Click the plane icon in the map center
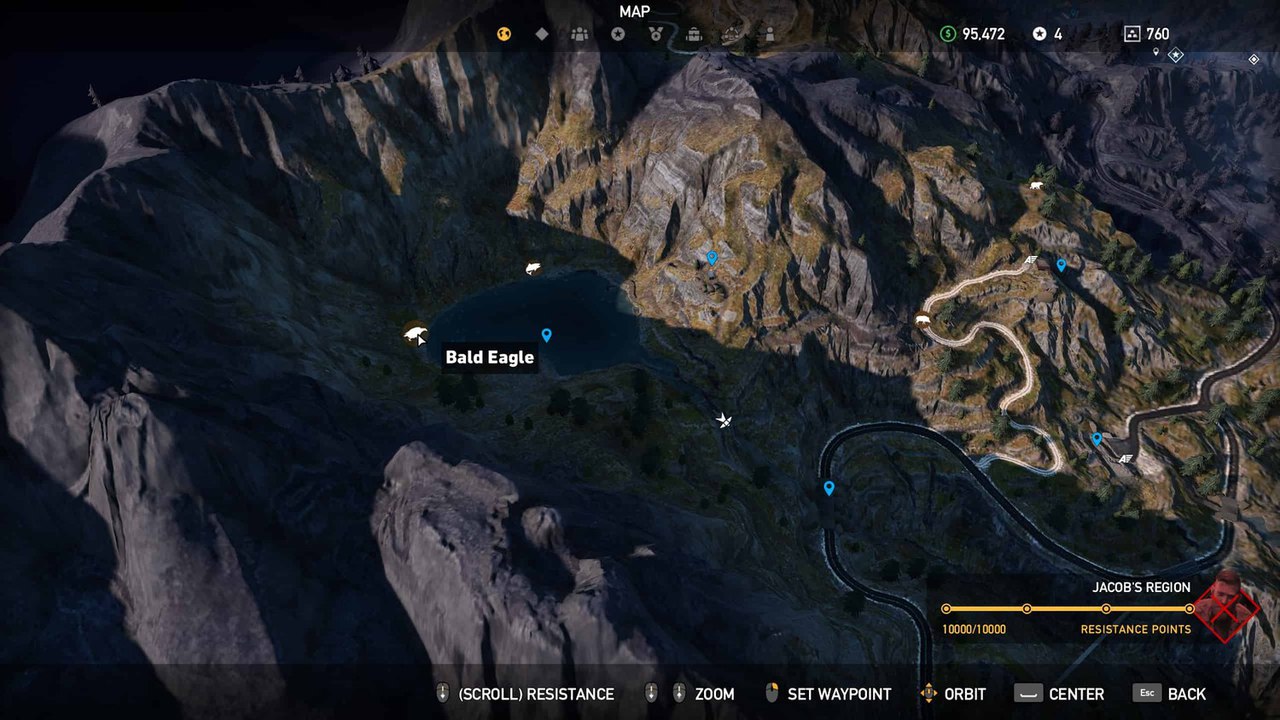1280x720 pixels. [x=723, y=420]
